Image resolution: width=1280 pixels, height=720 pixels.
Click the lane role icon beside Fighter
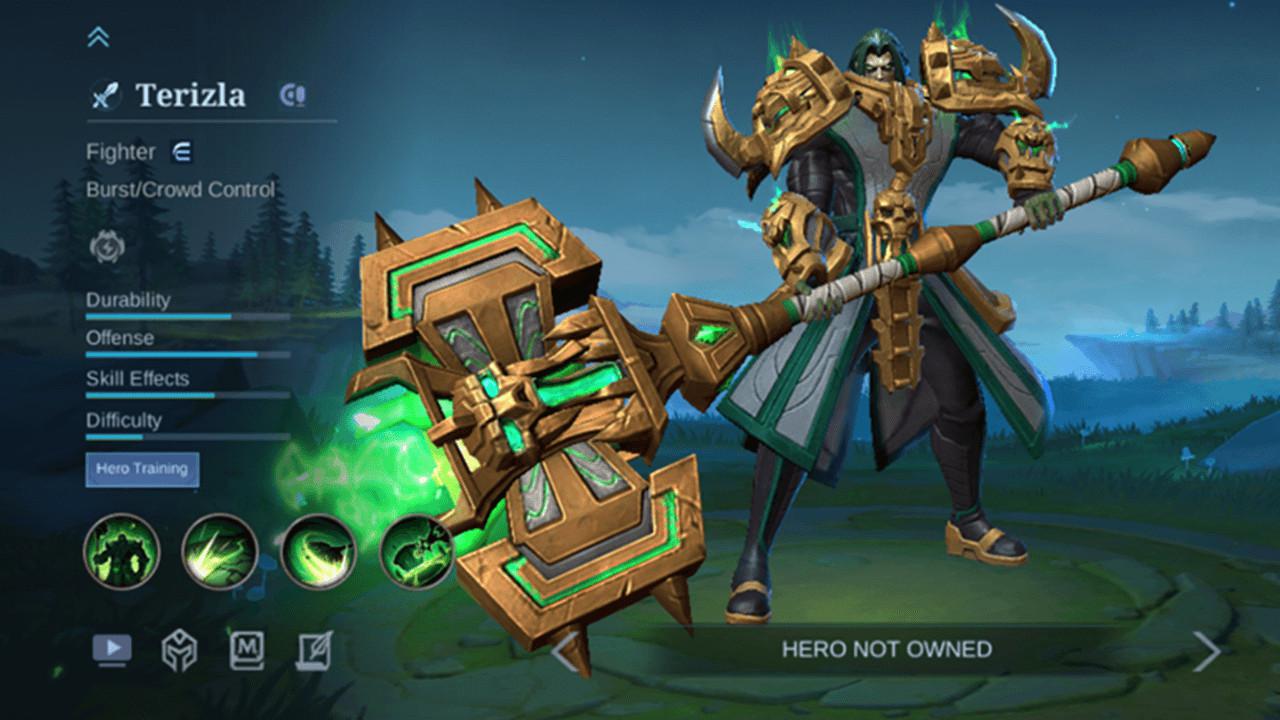point(182,152)
